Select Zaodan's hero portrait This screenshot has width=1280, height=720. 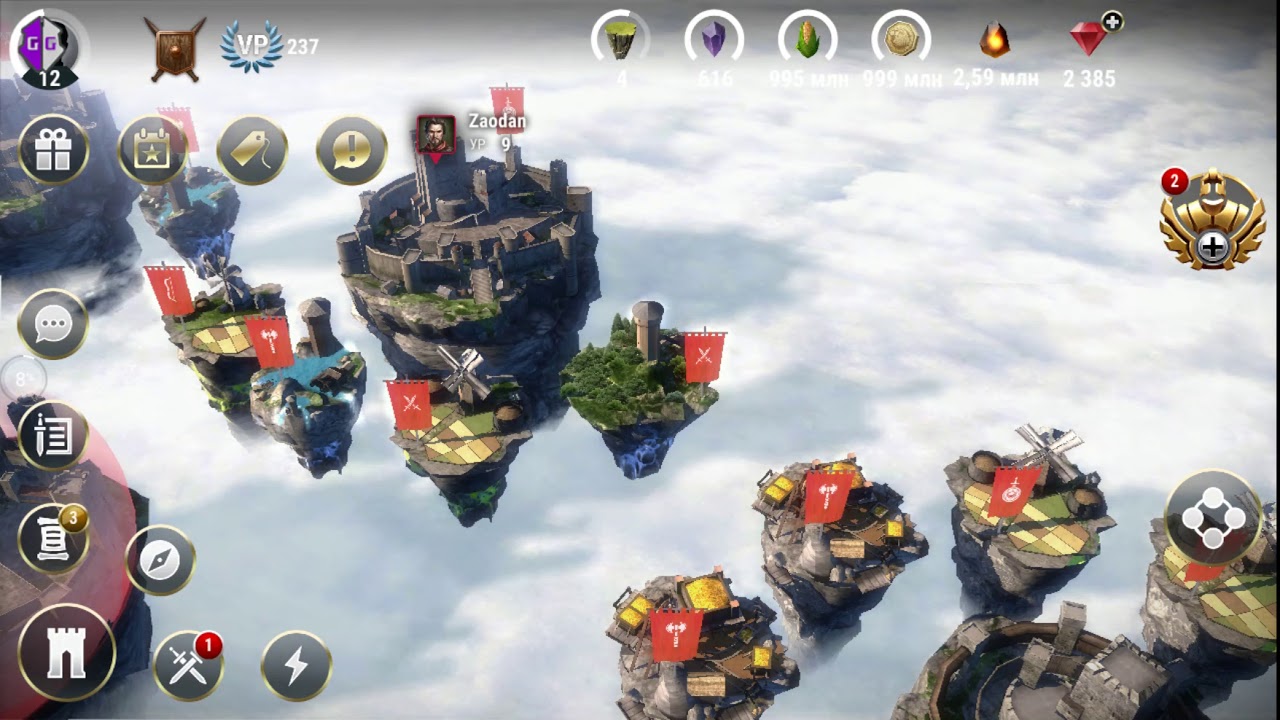[436, 133]
